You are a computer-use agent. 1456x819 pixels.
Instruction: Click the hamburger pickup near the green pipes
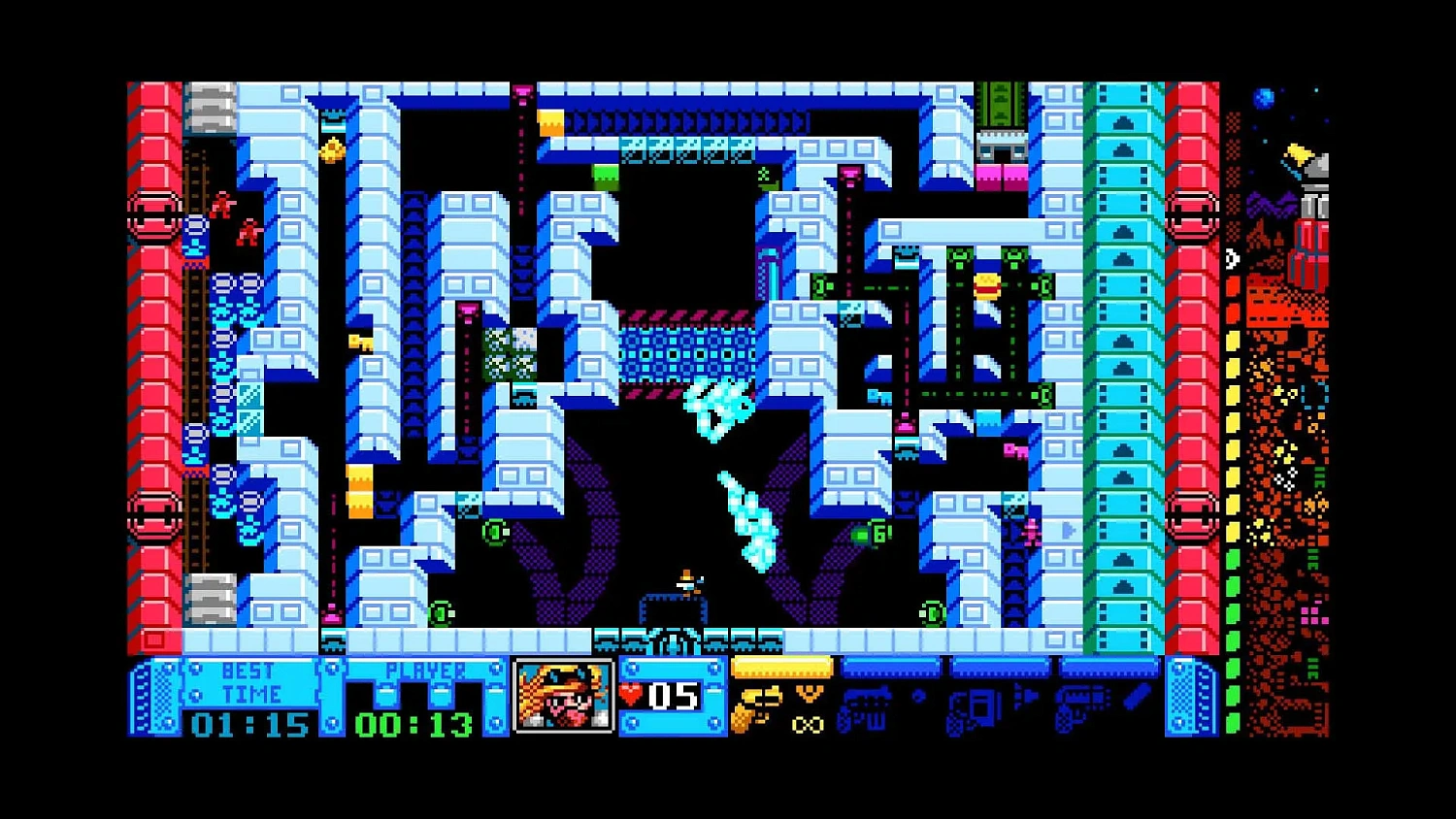pyautogui.click(x=986, y=286)
